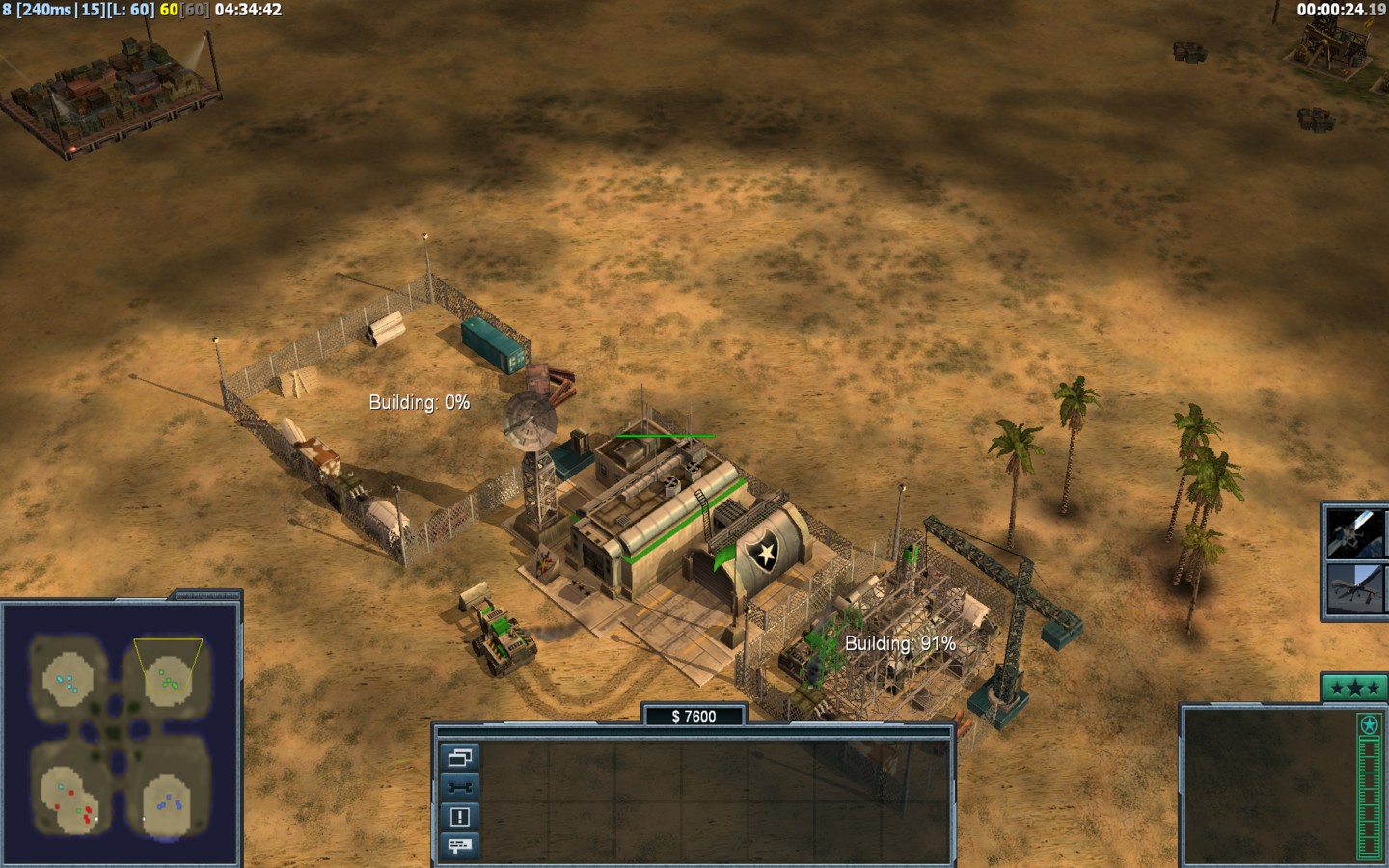
Task: Click the overlapping windows button in command bar
Action: coord(459,757)
